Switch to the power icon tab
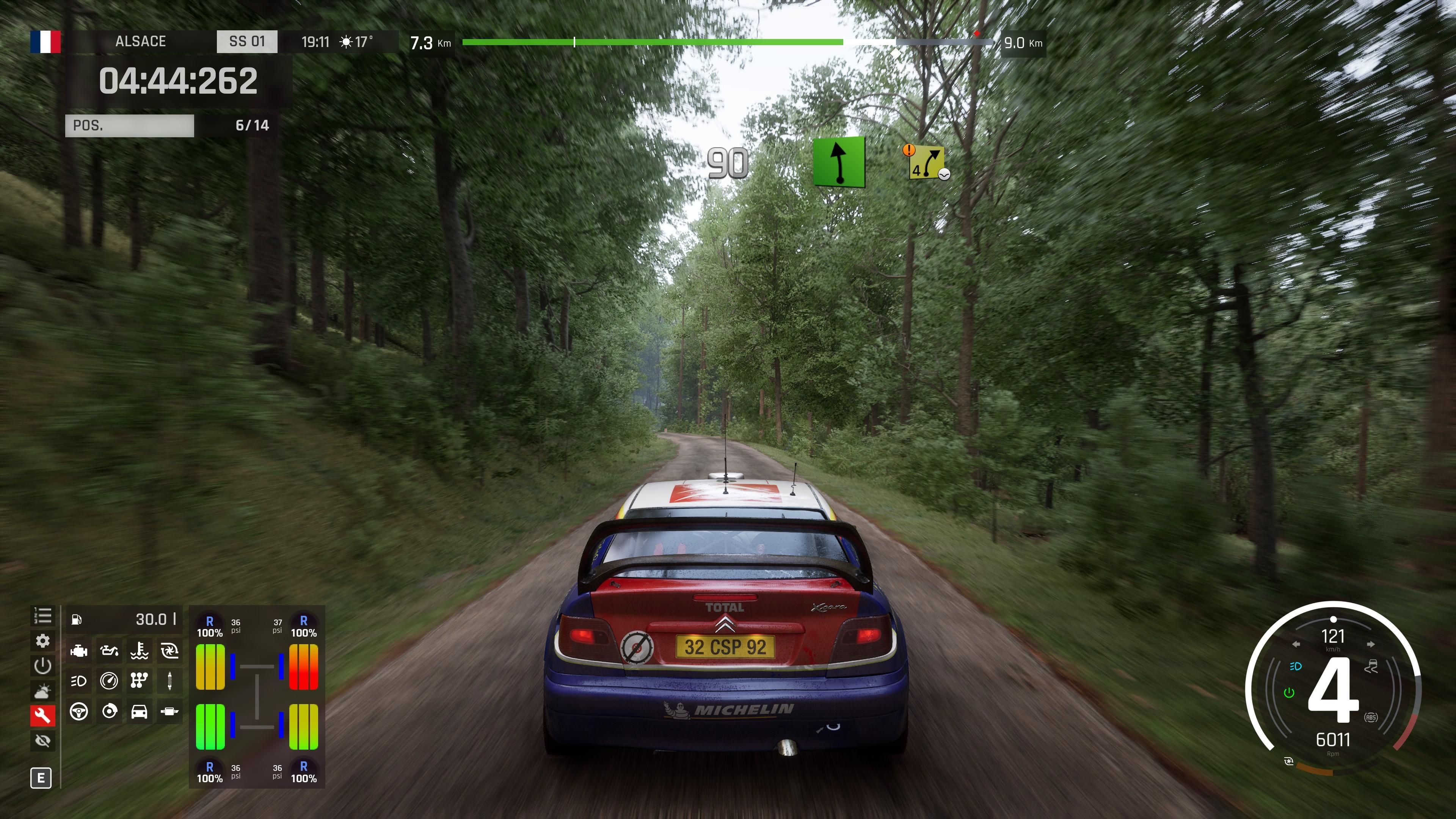Screen dimensions: 1456x819 42,665
